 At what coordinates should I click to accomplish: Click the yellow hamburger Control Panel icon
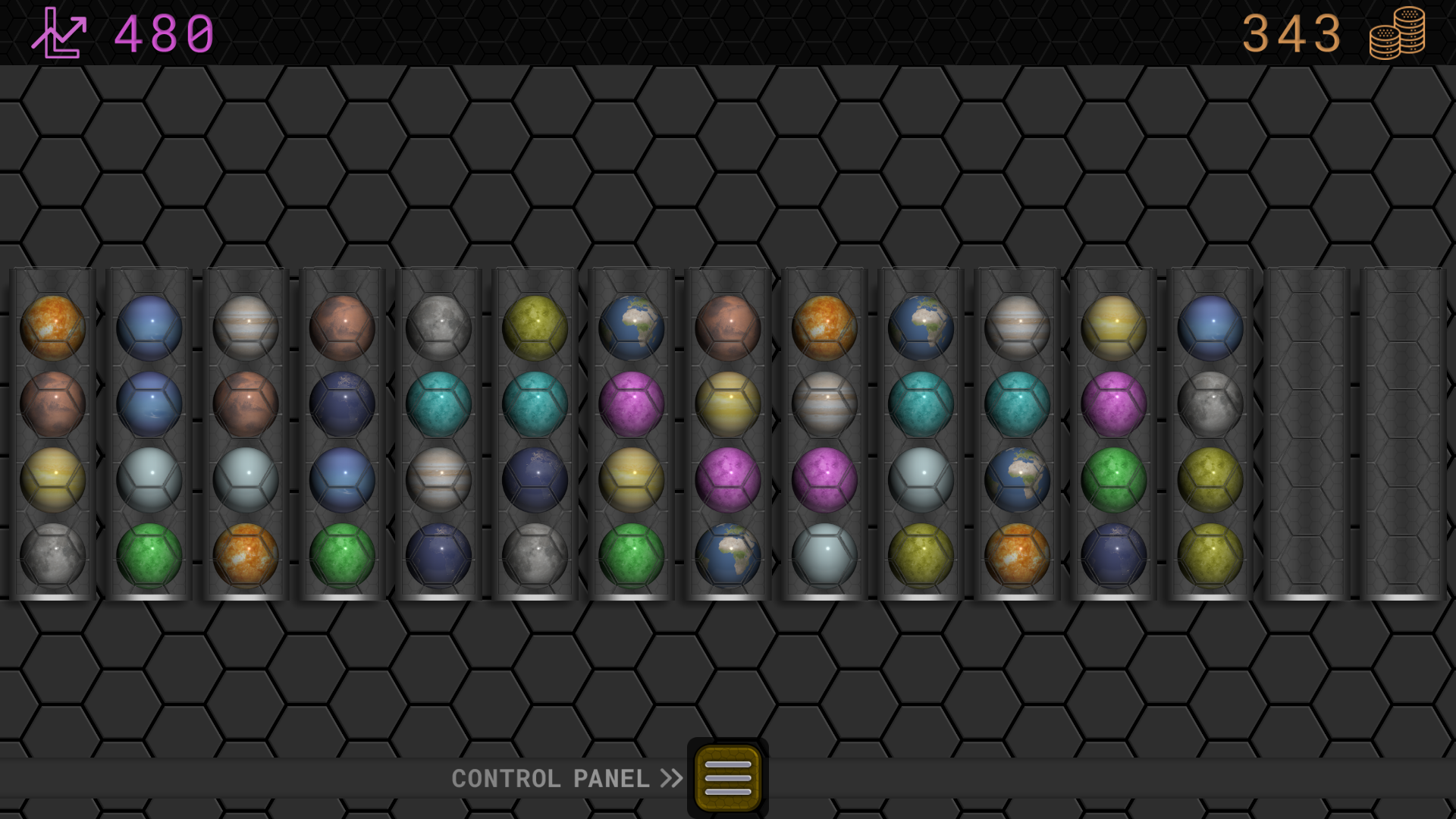726,778
